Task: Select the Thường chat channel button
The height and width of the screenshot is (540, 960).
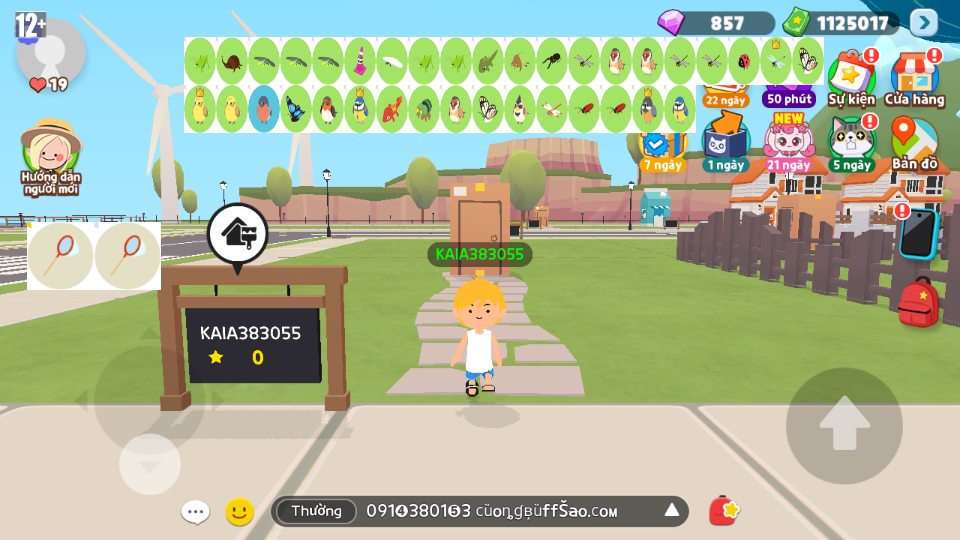Action: tap(316, 511)
